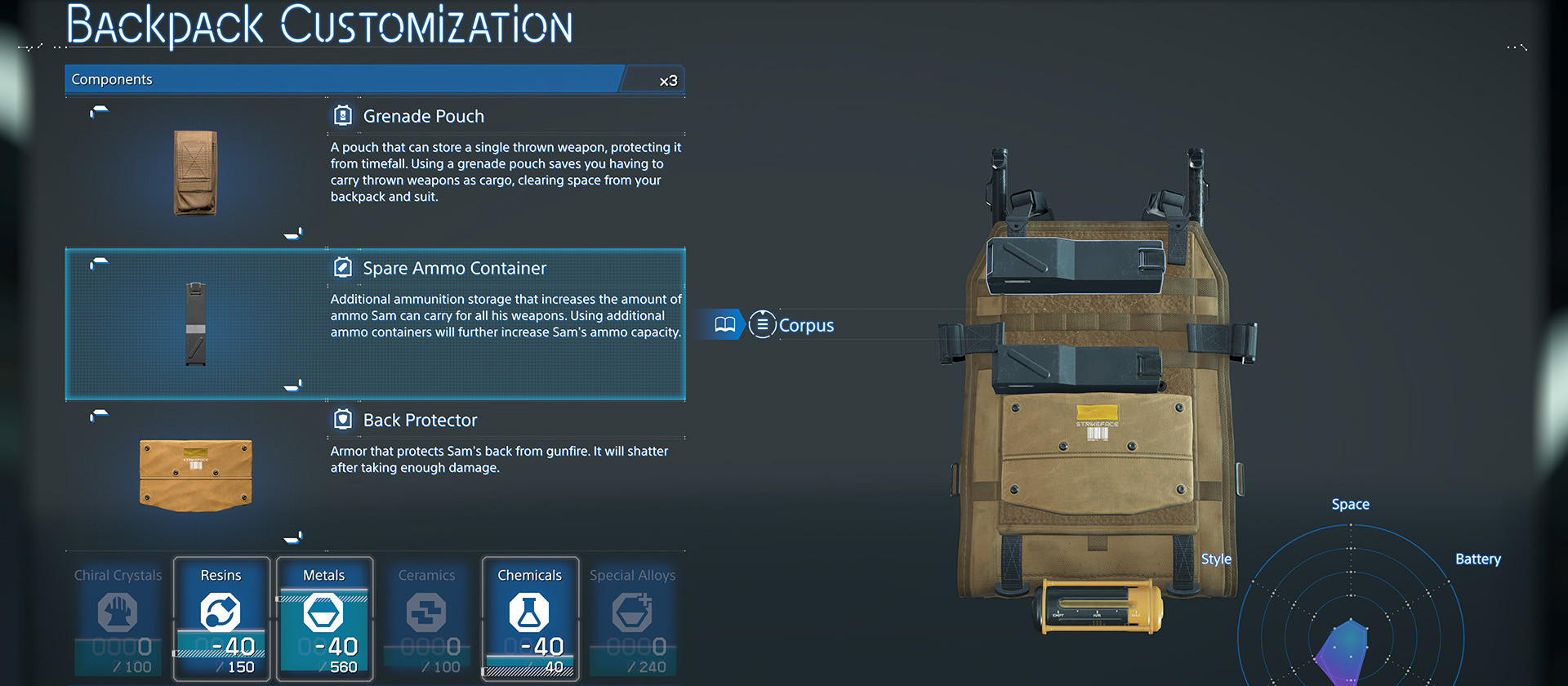1568x686 pixels.
Task: Click the Special Alloys material tile
Action: click(x=633, y=618)
